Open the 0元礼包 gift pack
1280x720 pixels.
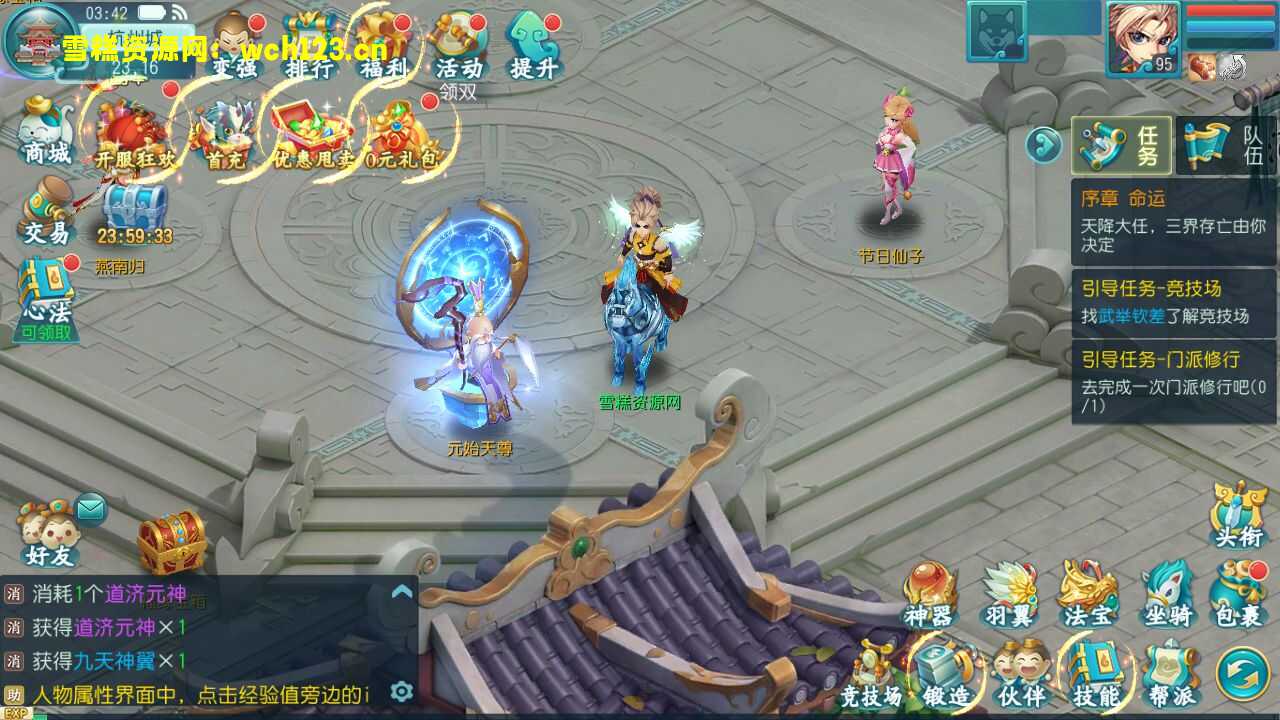404,135
